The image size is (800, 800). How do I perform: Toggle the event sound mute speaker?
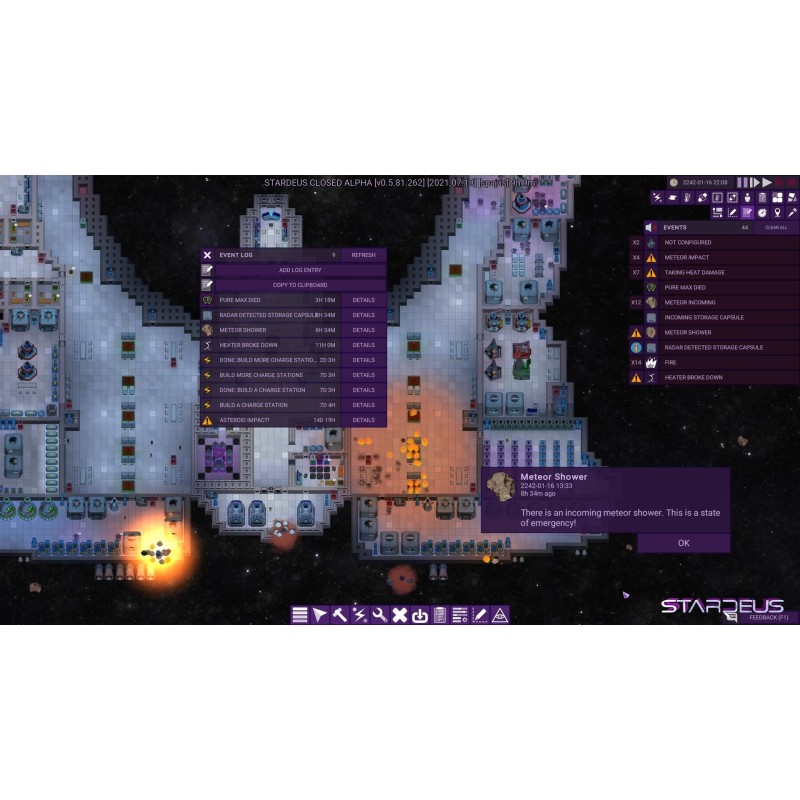pyautogui.click(x=650, y=228)
